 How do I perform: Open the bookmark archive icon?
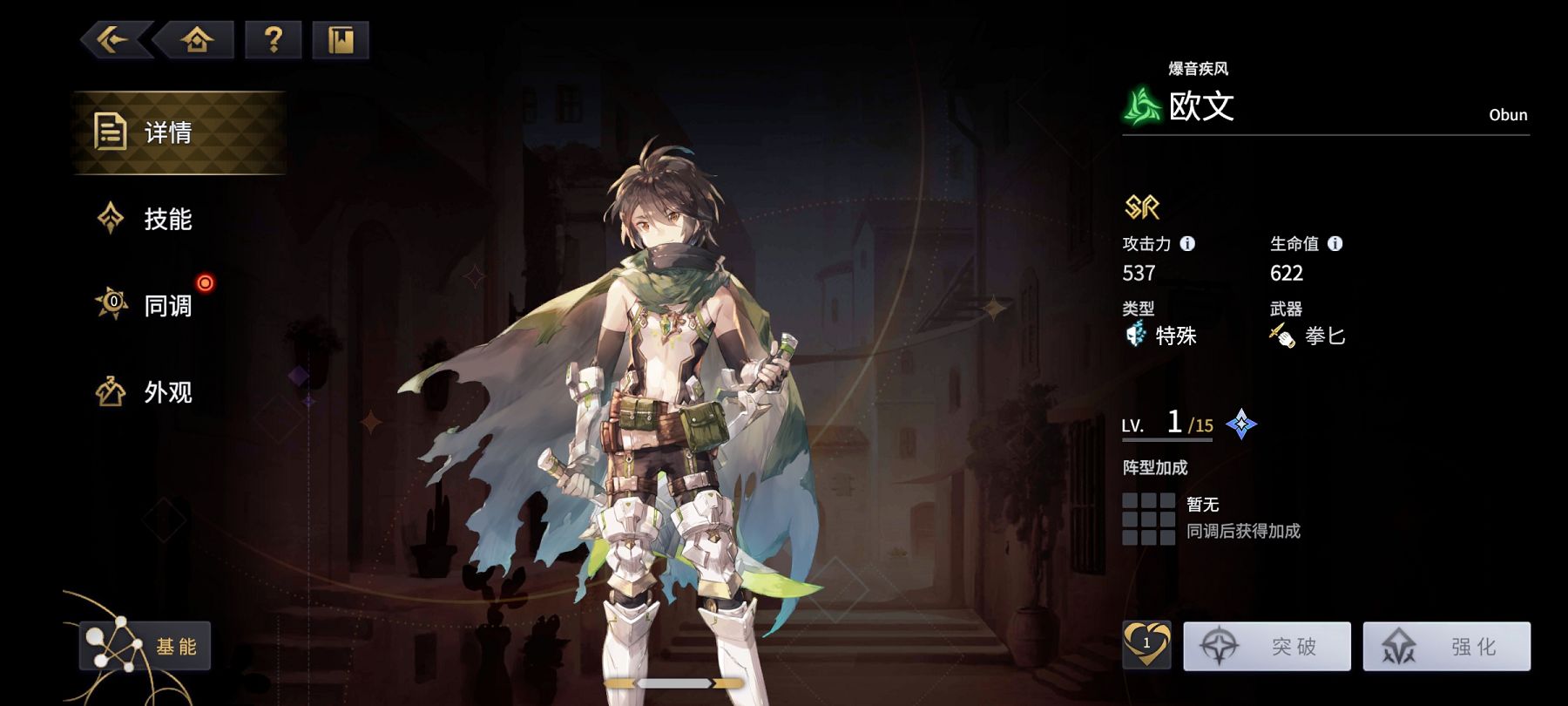[341, 40]
